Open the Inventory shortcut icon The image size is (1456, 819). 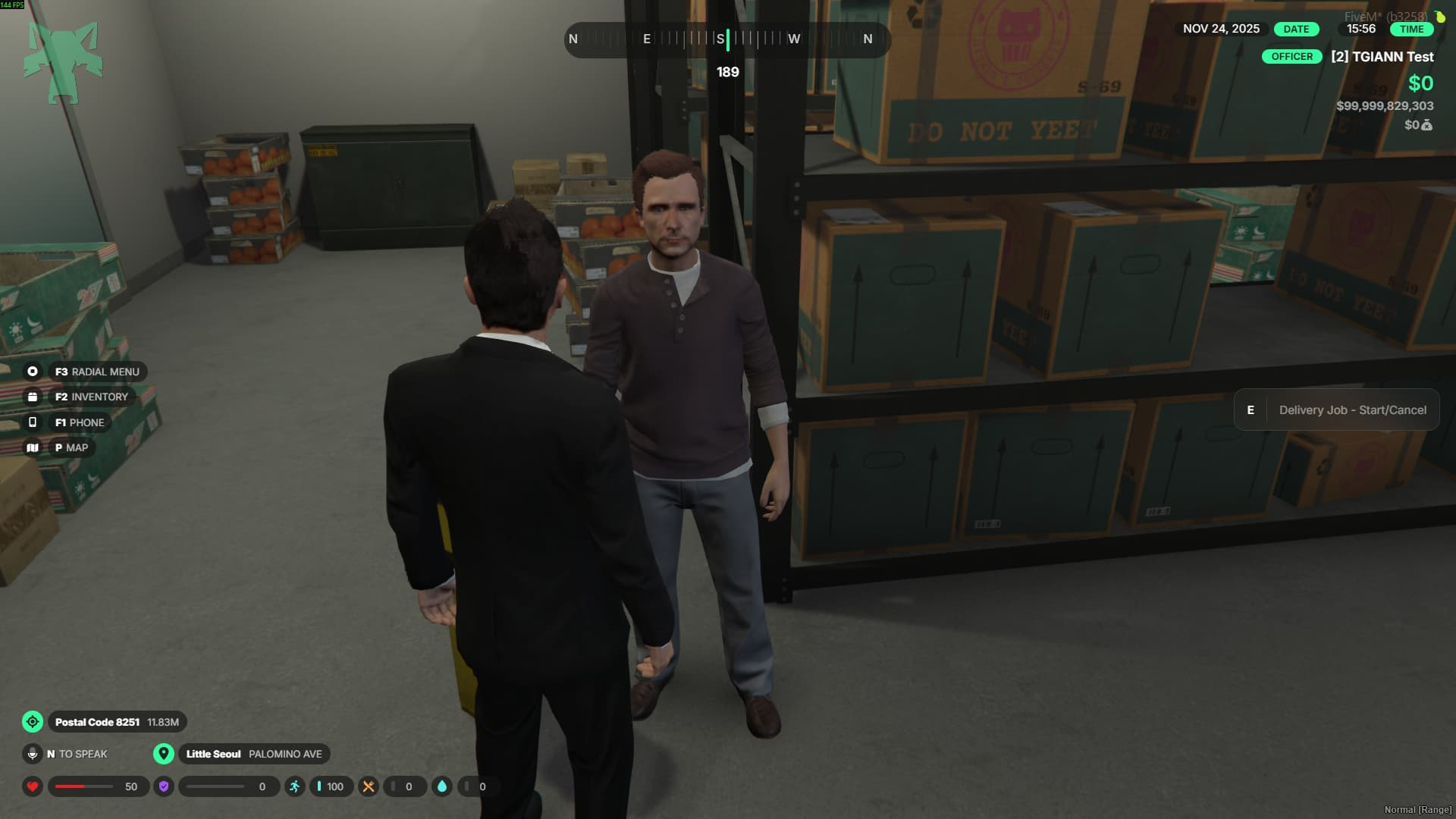coord(33,397)
